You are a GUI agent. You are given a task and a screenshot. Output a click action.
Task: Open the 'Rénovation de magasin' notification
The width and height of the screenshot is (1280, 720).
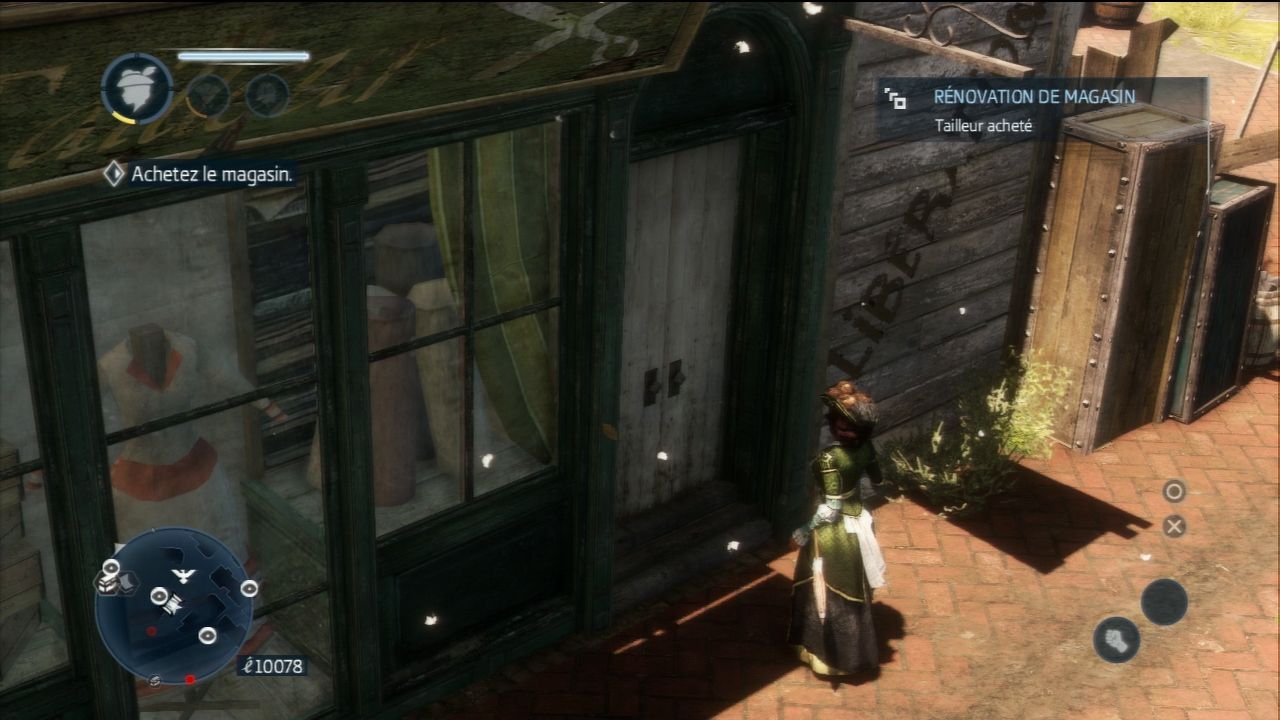(1040, 110)
